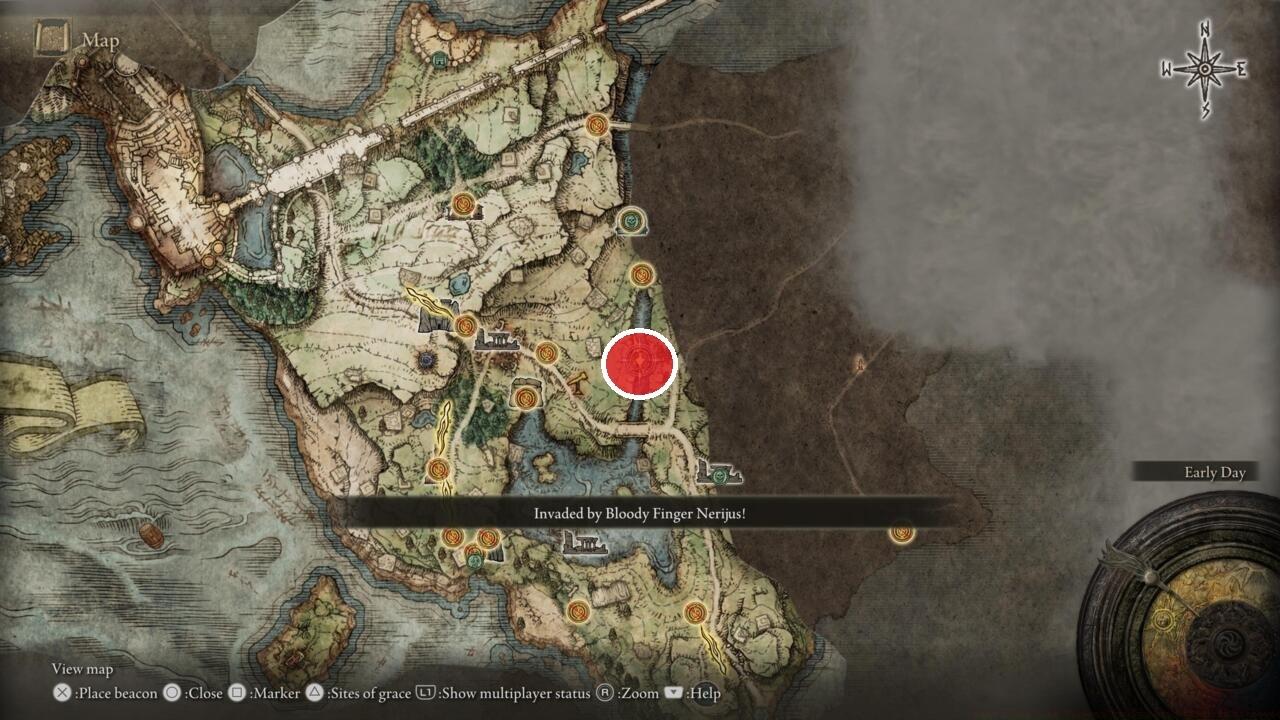
Task: Click the compass rose in the top-right corner
Action: coord(1203,68)
